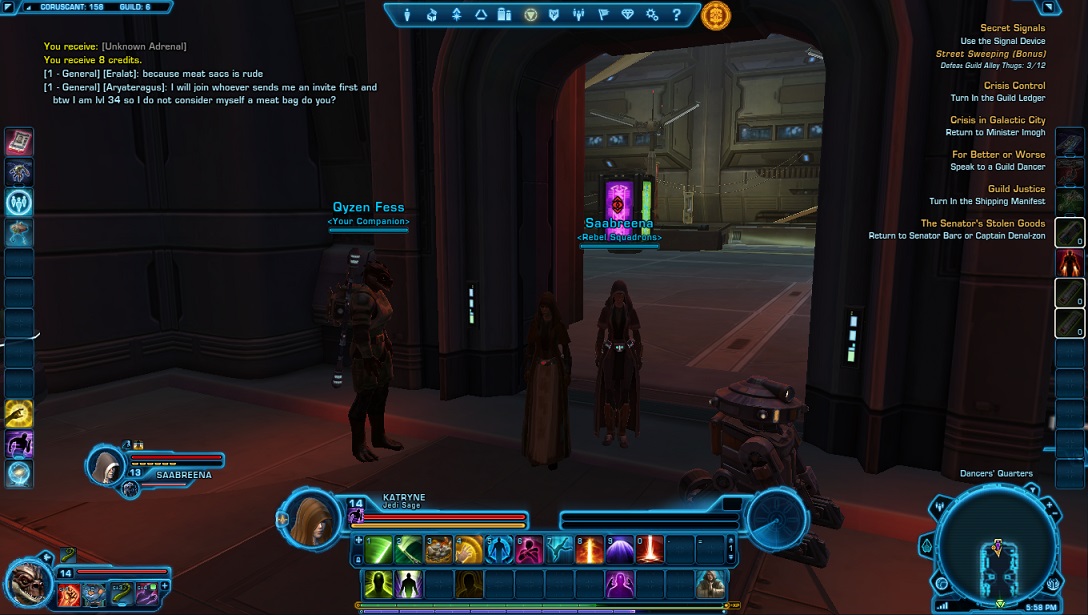Select The Senator's Stolen Goods mission
The image size is (1088, 615).
[982, 223]
